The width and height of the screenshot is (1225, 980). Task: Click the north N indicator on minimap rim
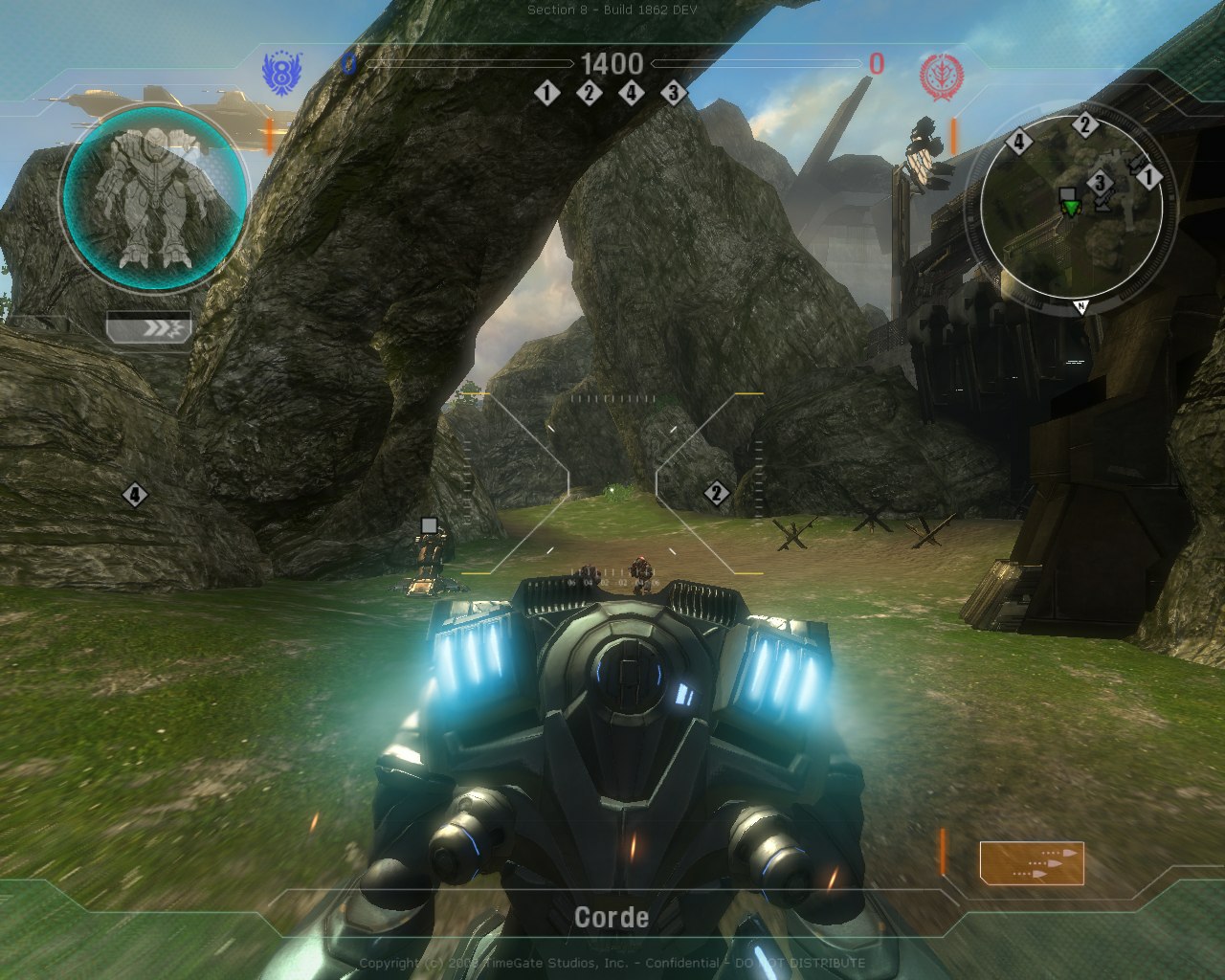pyautogui.click(x=1080, y=306)
